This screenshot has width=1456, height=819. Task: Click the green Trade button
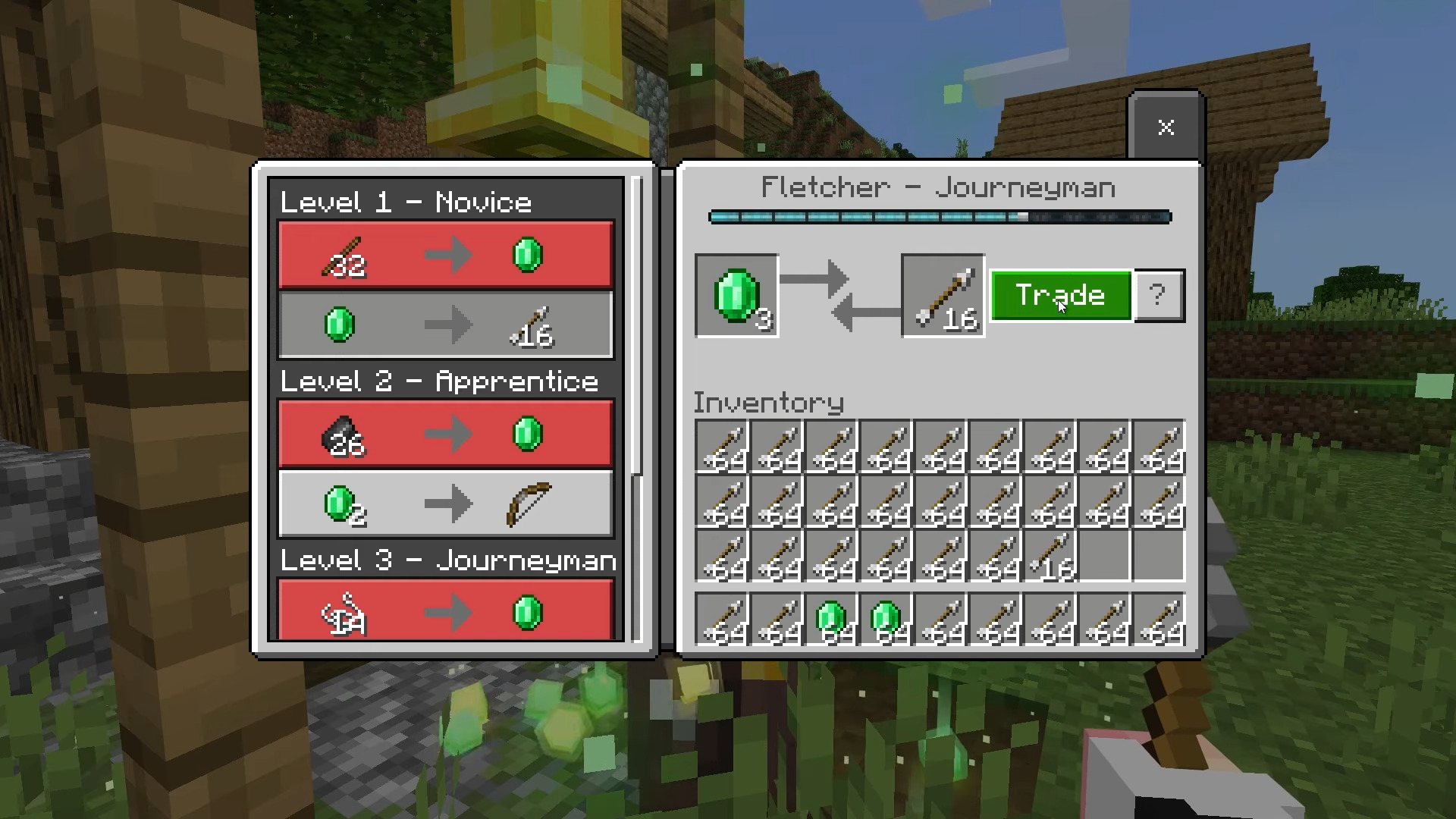pyautogui.click(x=1060, y=295)
